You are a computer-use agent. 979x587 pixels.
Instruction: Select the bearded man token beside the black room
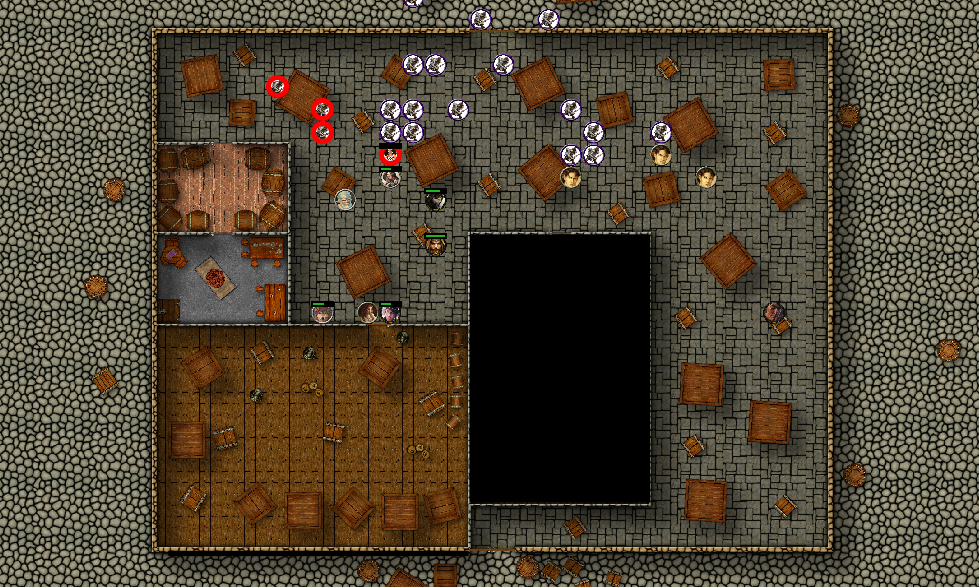point(435,244)
